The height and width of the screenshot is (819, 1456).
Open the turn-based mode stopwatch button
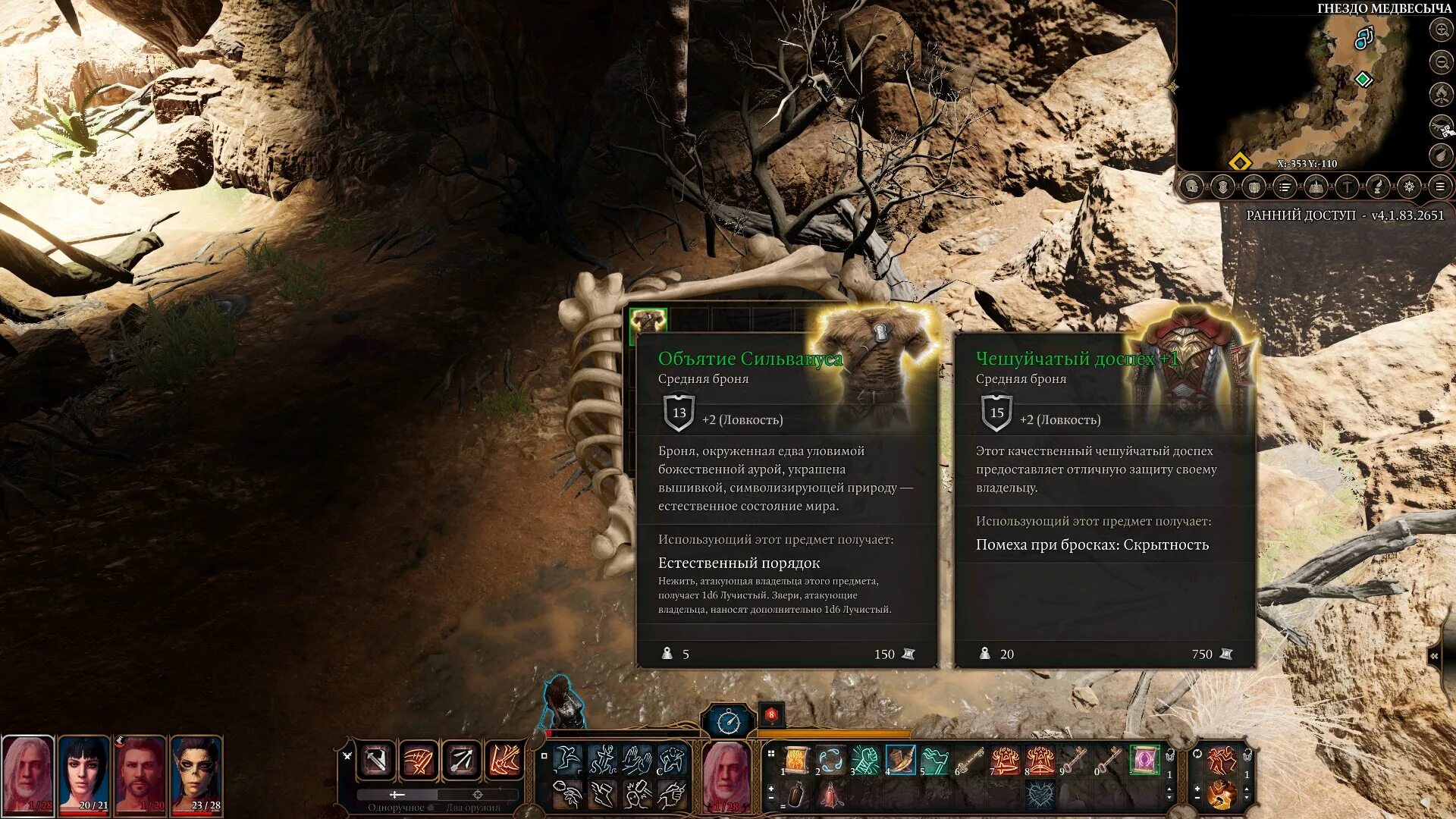[729, 721]
